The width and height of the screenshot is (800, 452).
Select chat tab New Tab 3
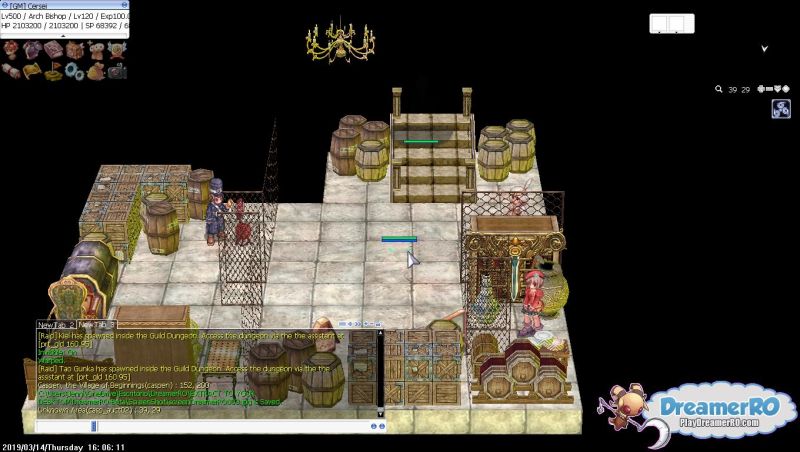coord(99,325)
